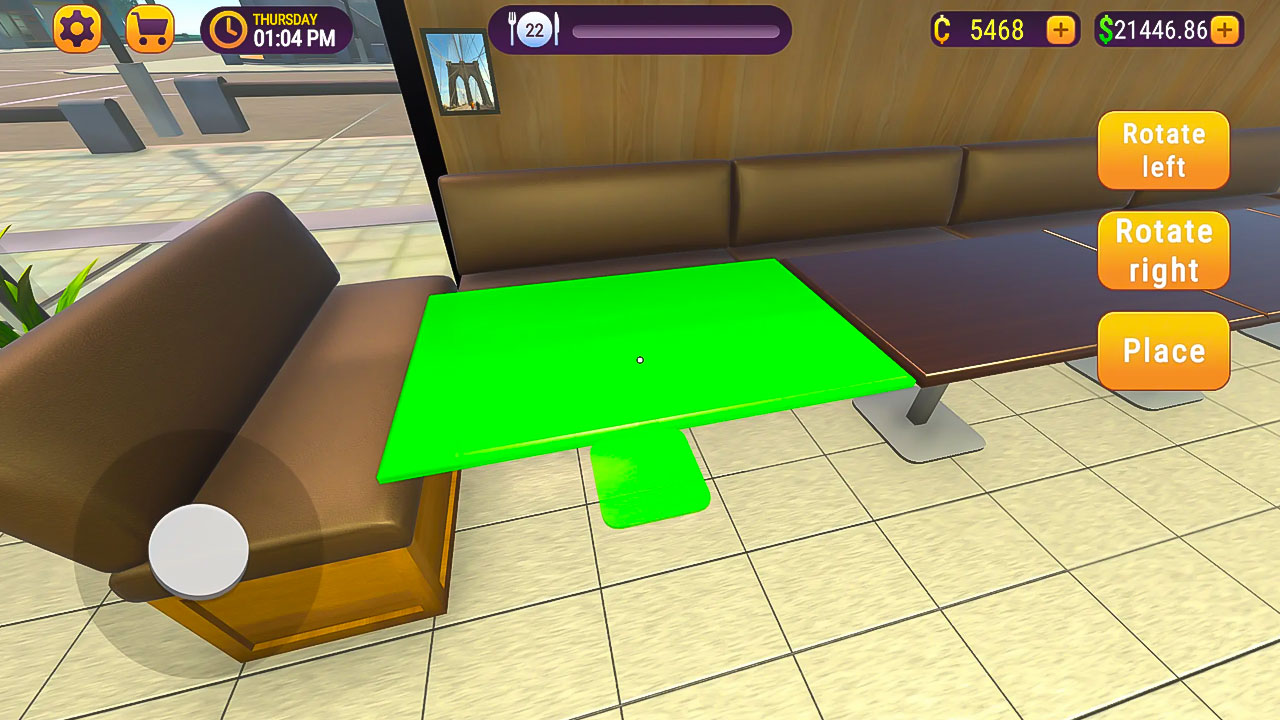1280x720 pixels.
Task: Open the settings gear menu
Action: click(77, 29)
